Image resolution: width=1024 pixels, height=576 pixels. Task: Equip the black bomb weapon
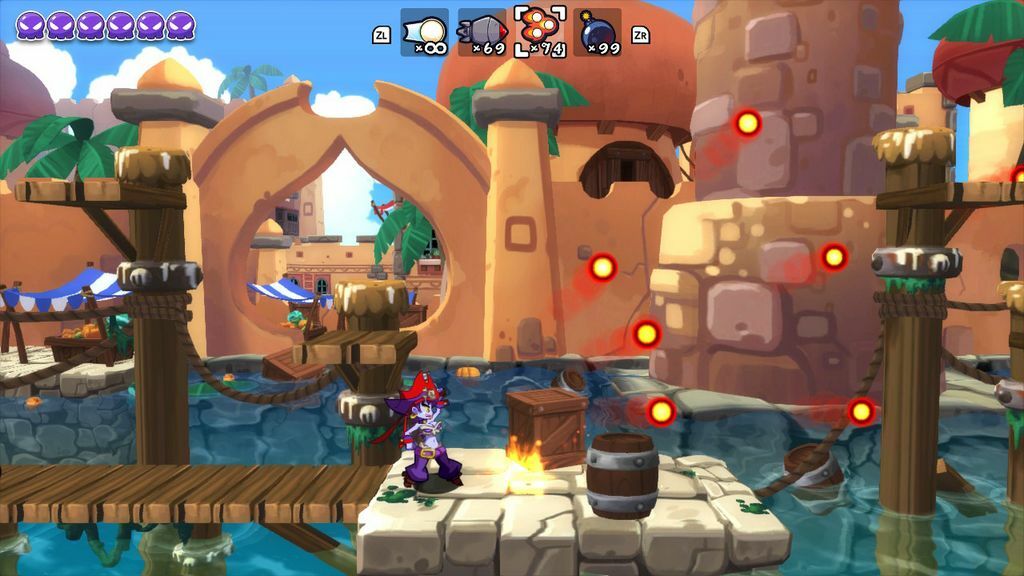point(597,32)
